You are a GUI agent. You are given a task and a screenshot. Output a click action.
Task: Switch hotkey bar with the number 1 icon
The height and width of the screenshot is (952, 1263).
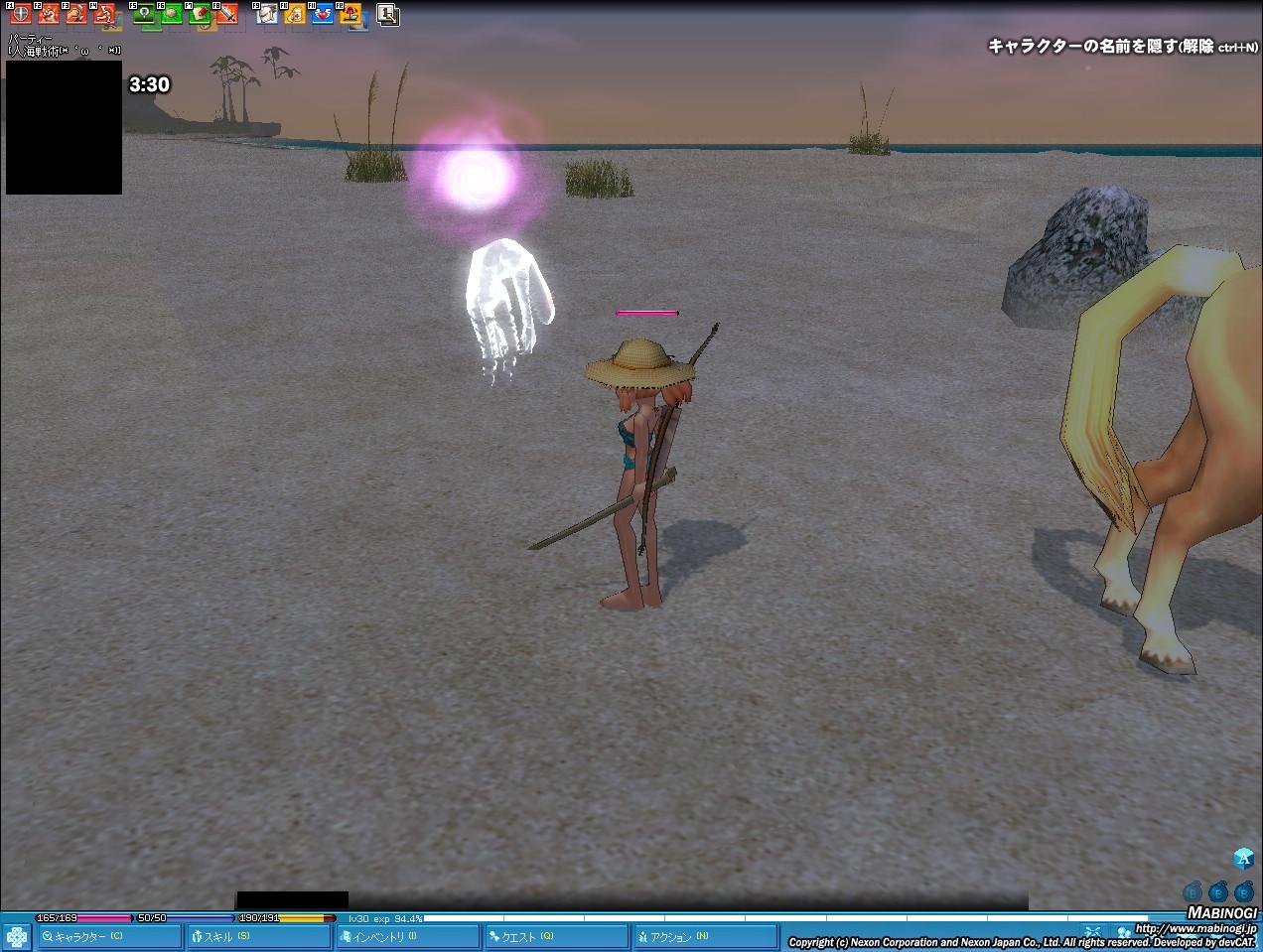click(388, 14)
